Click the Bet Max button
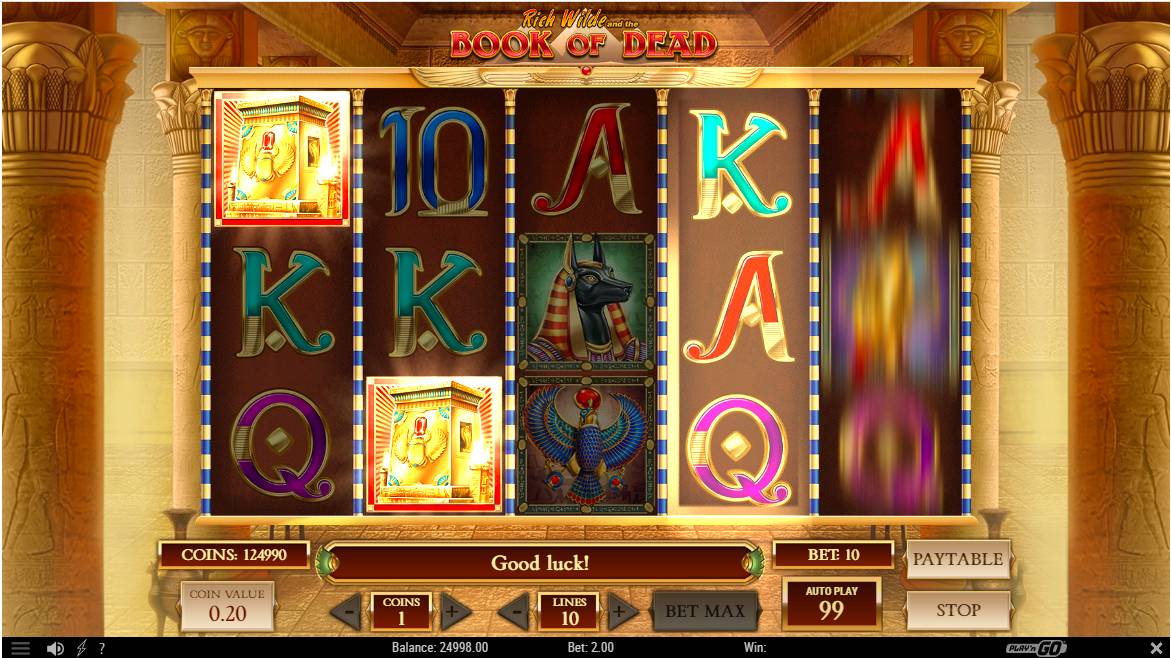The image size is (1171, 658). pyautogui.click(x=705, y=611)
